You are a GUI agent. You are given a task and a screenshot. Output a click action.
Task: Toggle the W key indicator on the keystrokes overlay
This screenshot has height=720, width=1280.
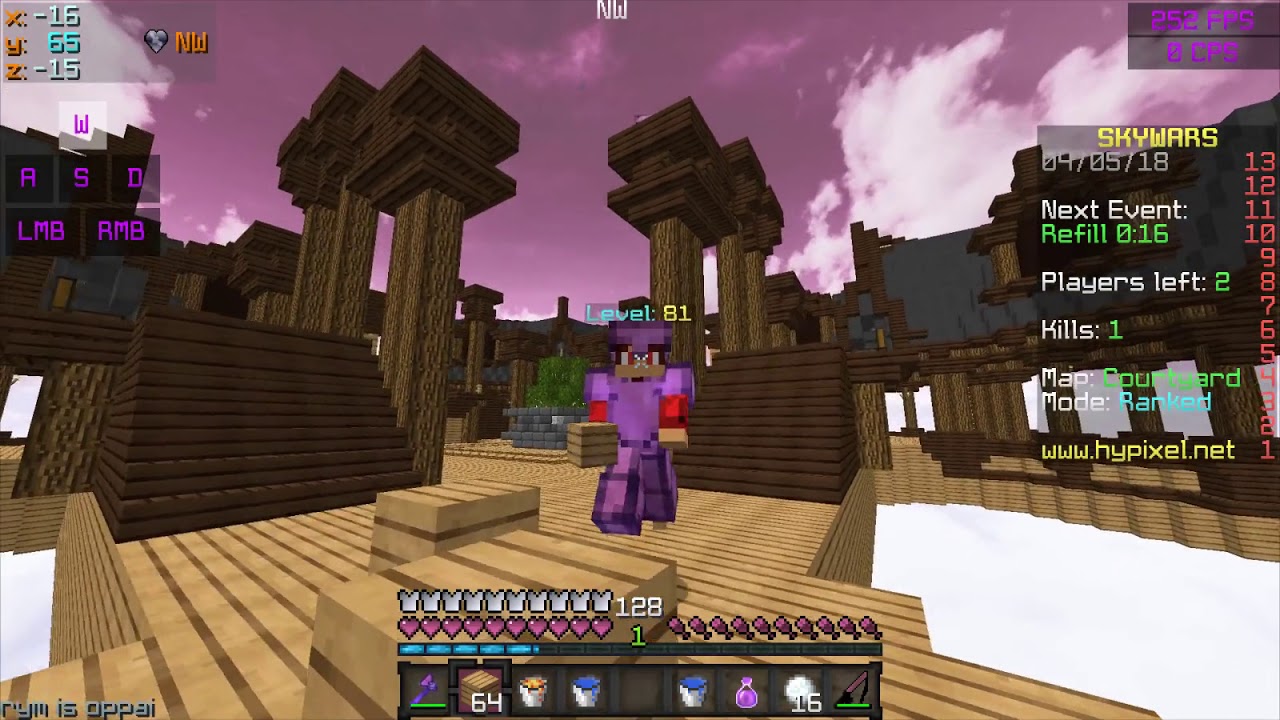(84, 125)
